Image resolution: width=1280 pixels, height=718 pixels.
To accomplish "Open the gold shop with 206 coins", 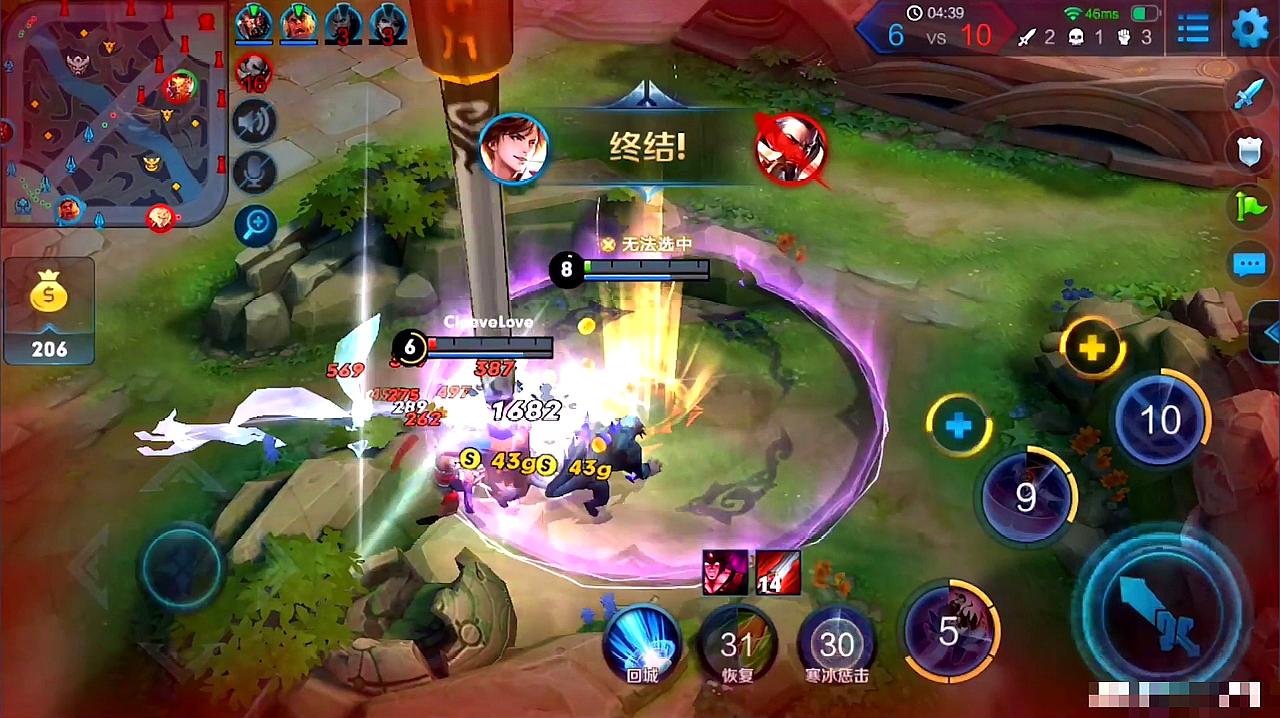I will (x=49, y=310).
